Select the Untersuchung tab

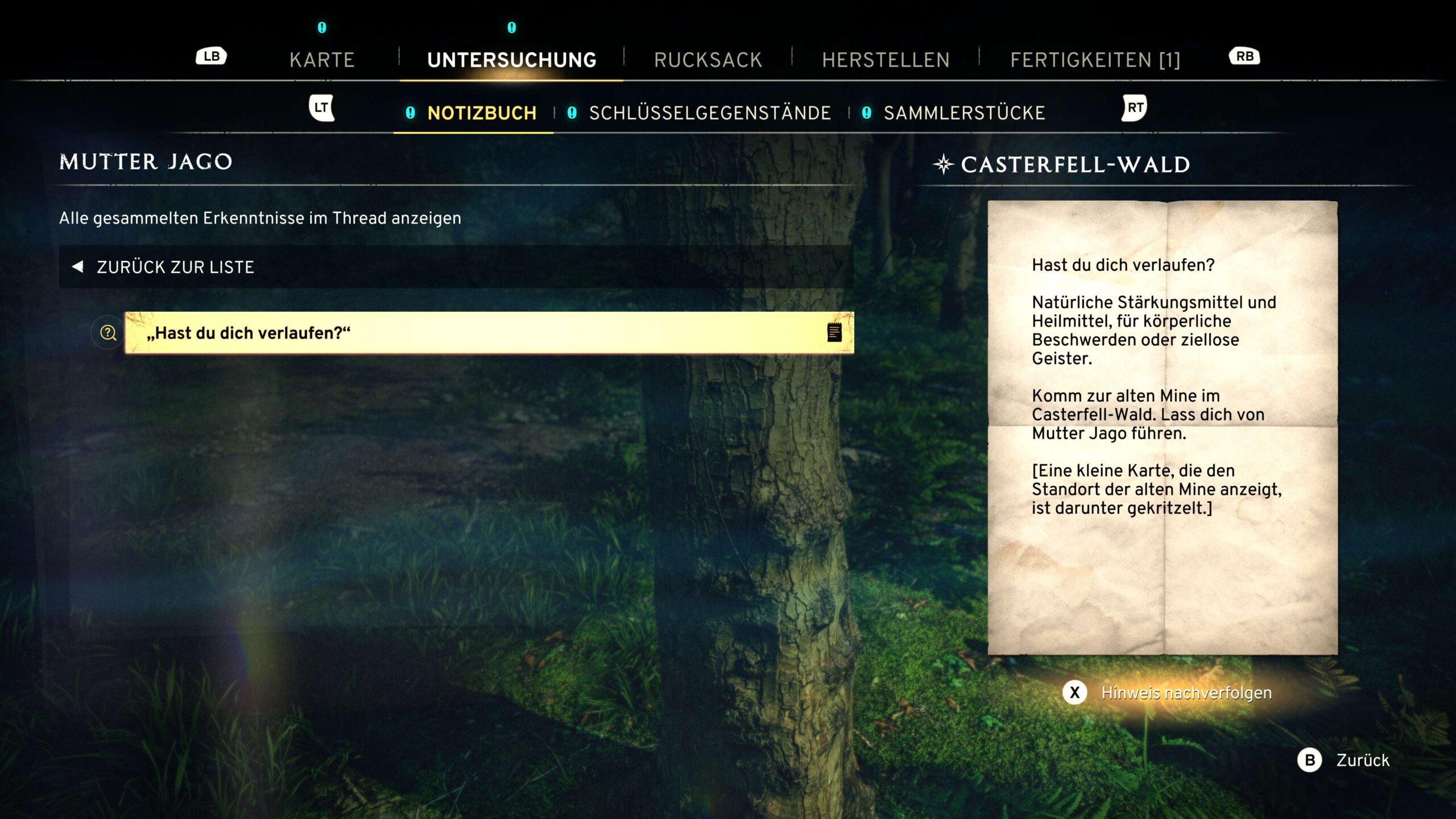point(511,60)
